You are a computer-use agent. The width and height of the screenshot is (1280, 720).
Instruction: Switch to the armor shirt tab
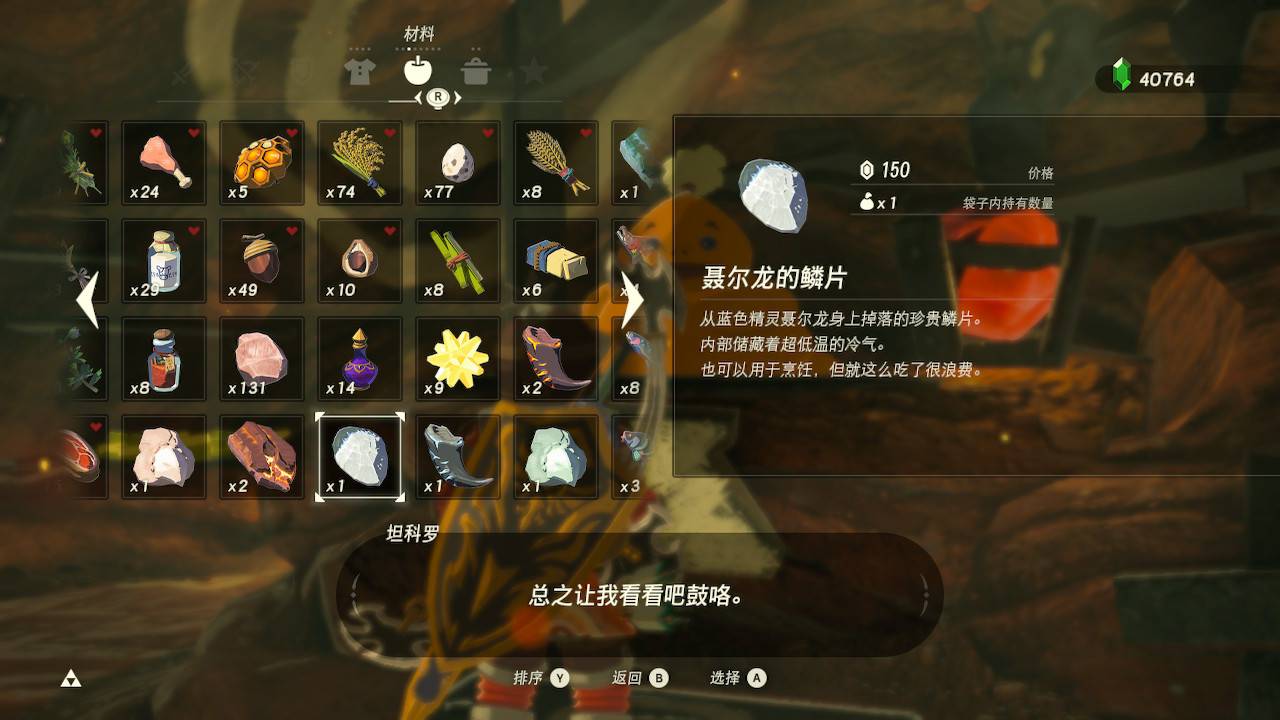click(x=359, y=71)
